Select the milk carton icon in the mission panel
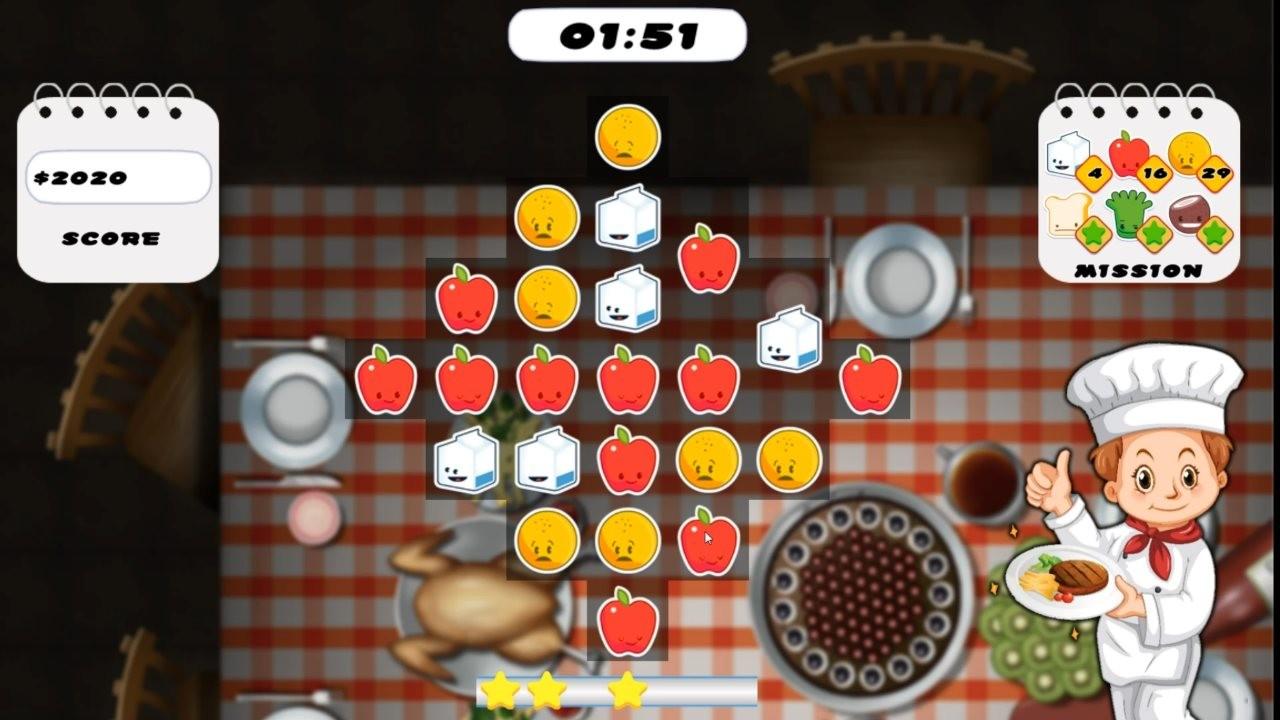This screenshot has height=720, width=1280. pyautogui.click(x=1063, y=155)
